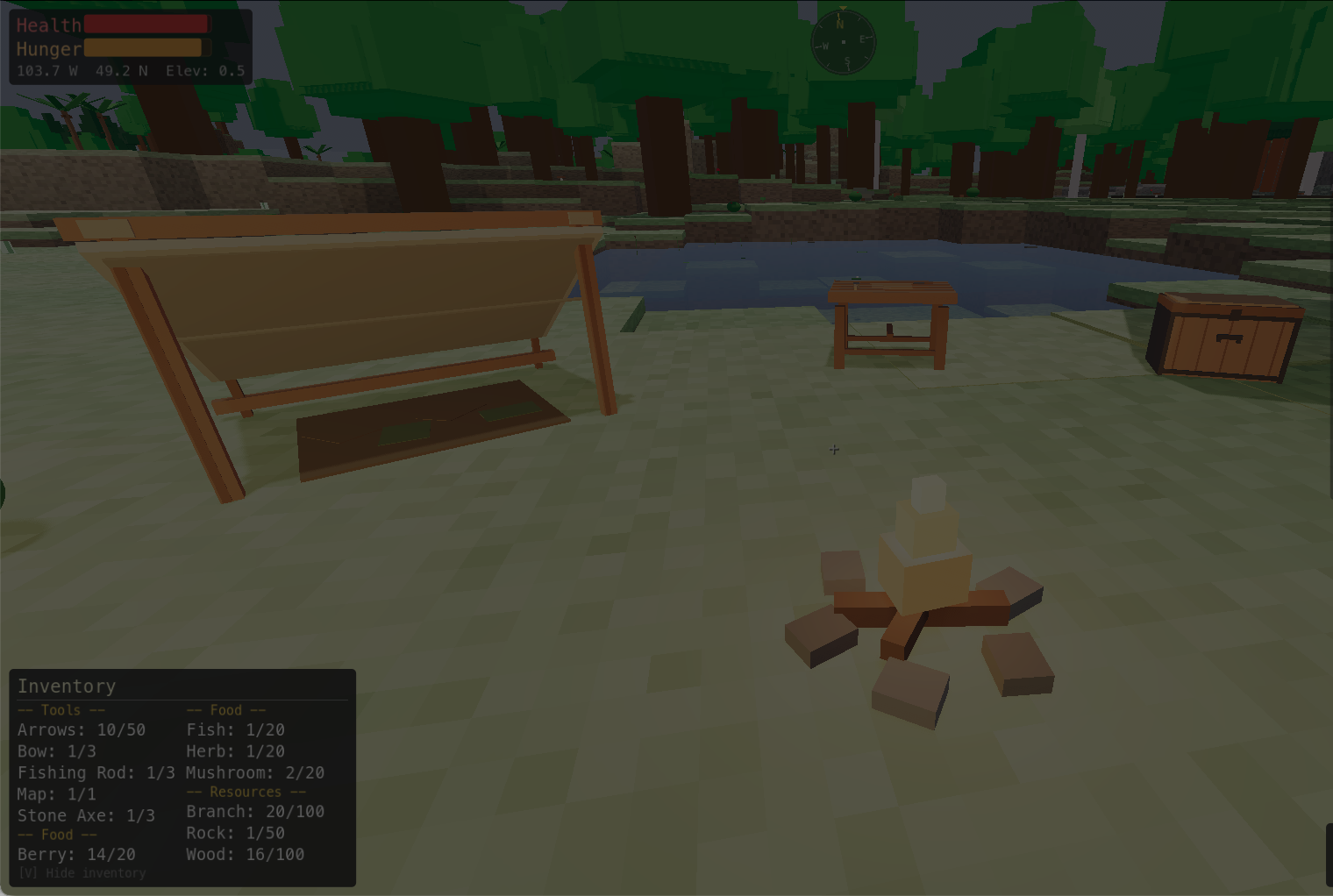Expand the Resources section header
Viewport: 1333px width, 896px height.
[x=246, y=792]
